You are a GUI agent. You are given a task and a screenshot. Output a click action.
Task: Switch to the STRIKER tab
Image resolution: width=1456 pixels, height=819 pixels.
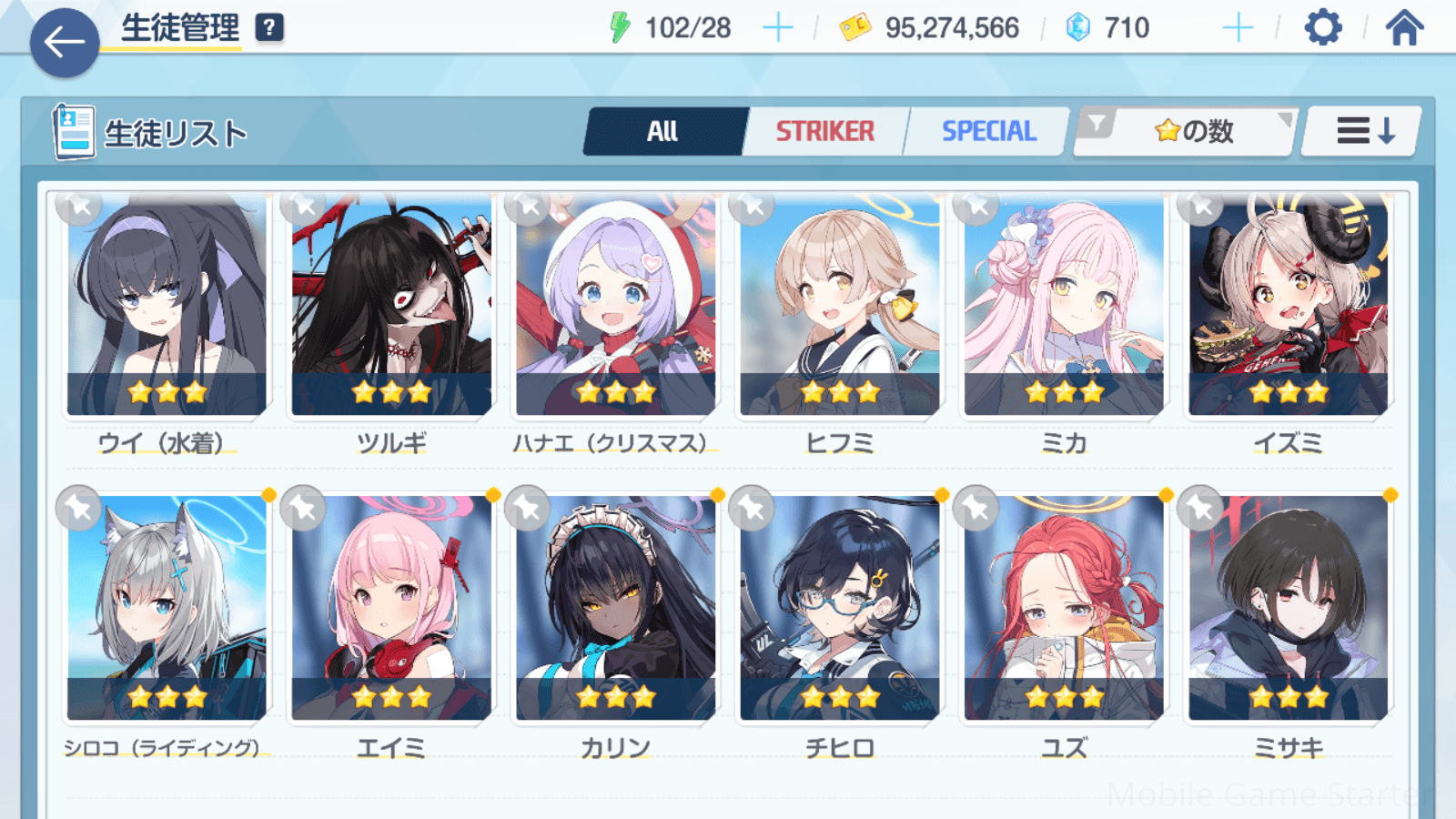click(824, 132)
